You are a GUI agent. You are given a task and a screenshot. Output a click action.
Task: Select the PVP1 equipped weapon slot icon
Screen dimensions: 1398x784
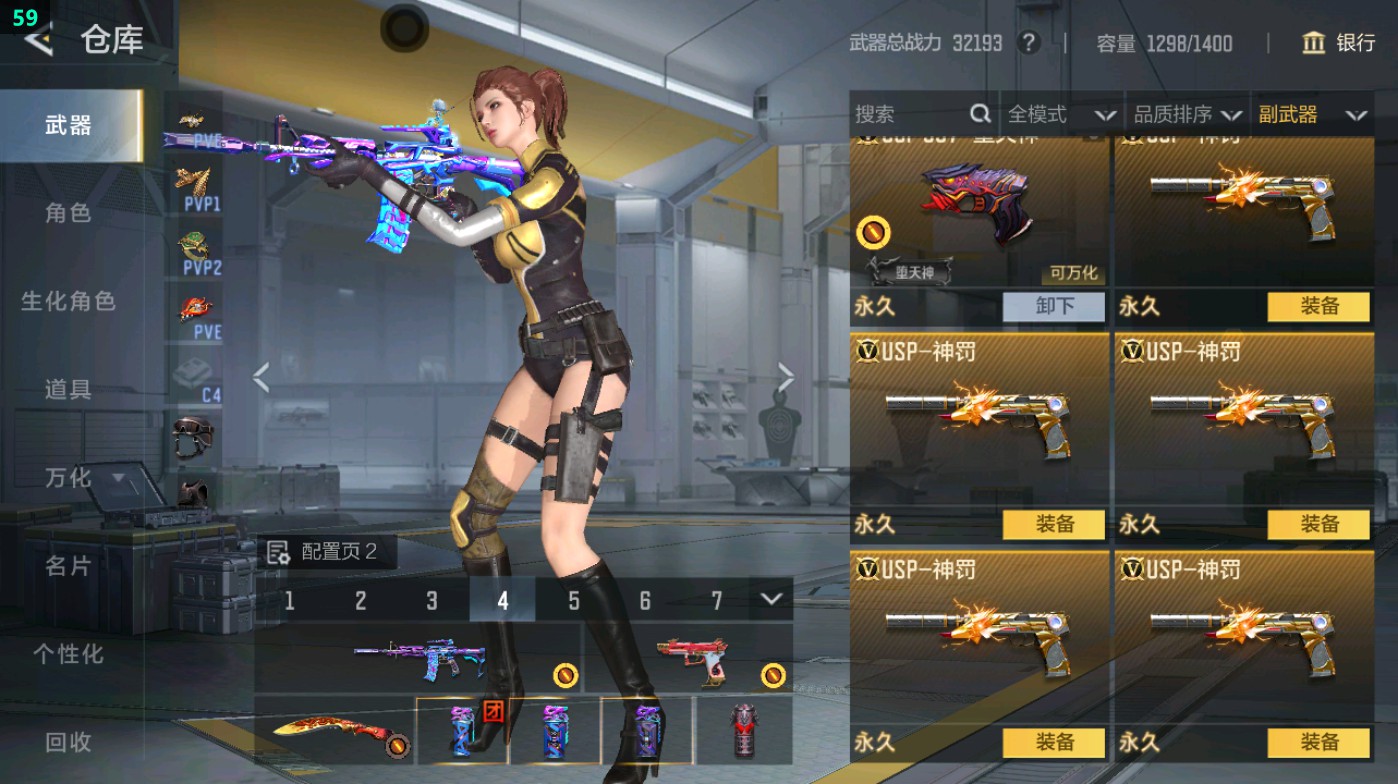point(195,188)
